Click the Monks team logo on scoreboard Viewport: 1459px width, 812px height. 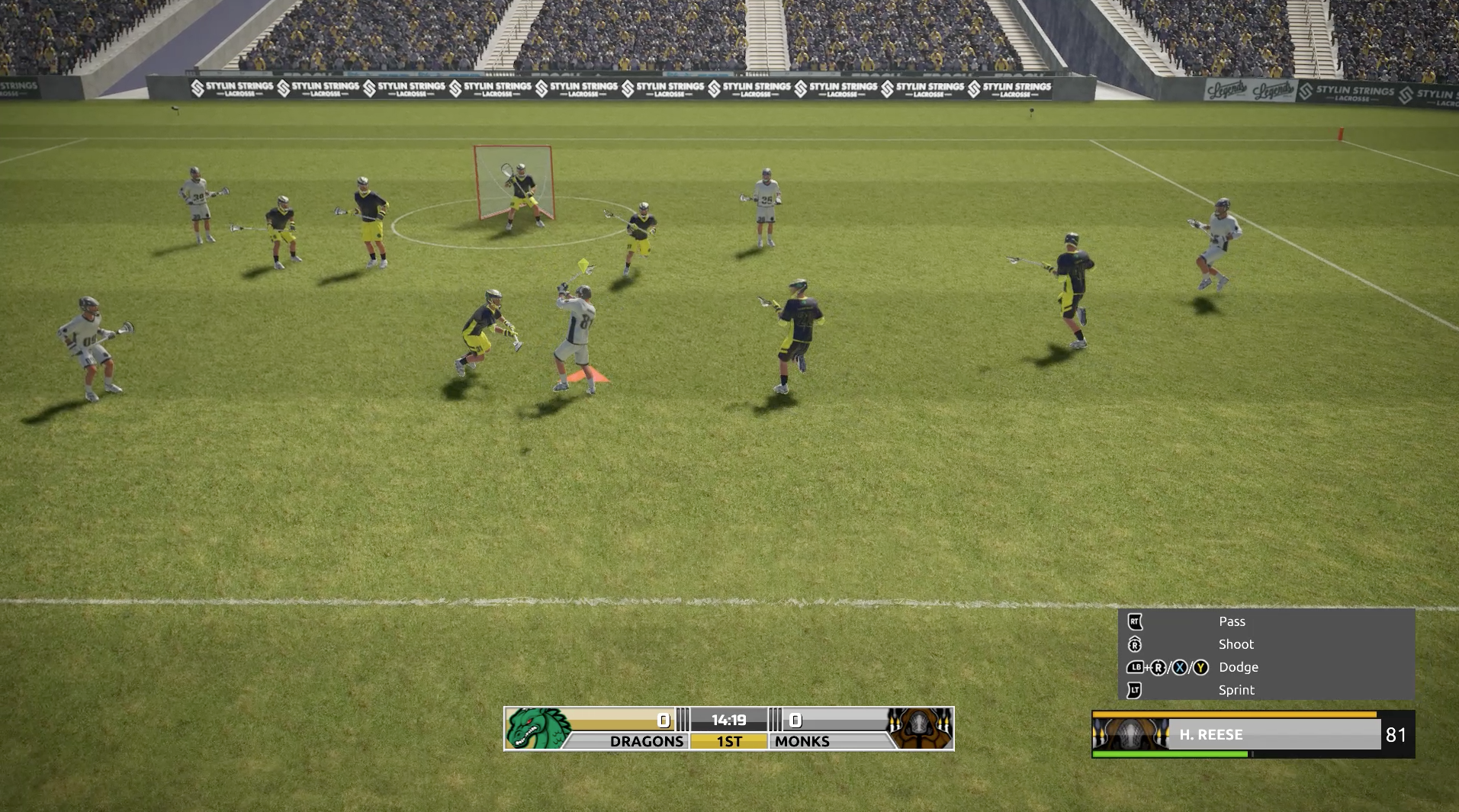click(x=921, y=729)
